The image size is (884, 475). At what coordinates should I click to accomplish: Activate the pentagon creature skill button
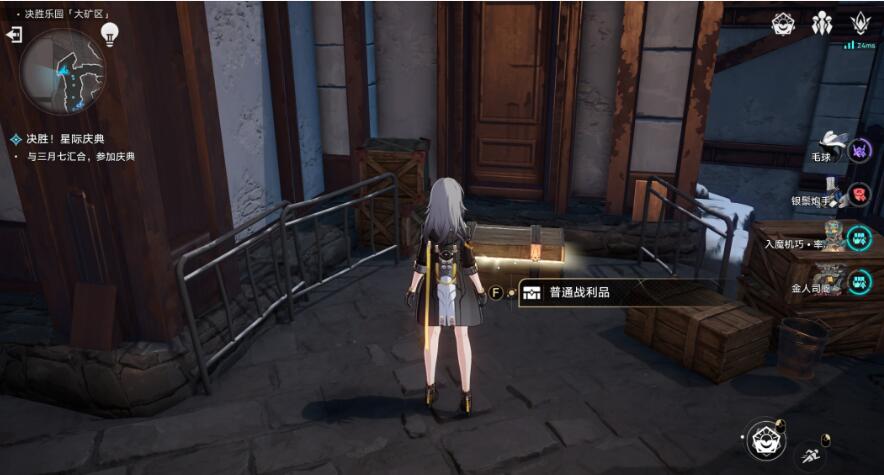766,438
